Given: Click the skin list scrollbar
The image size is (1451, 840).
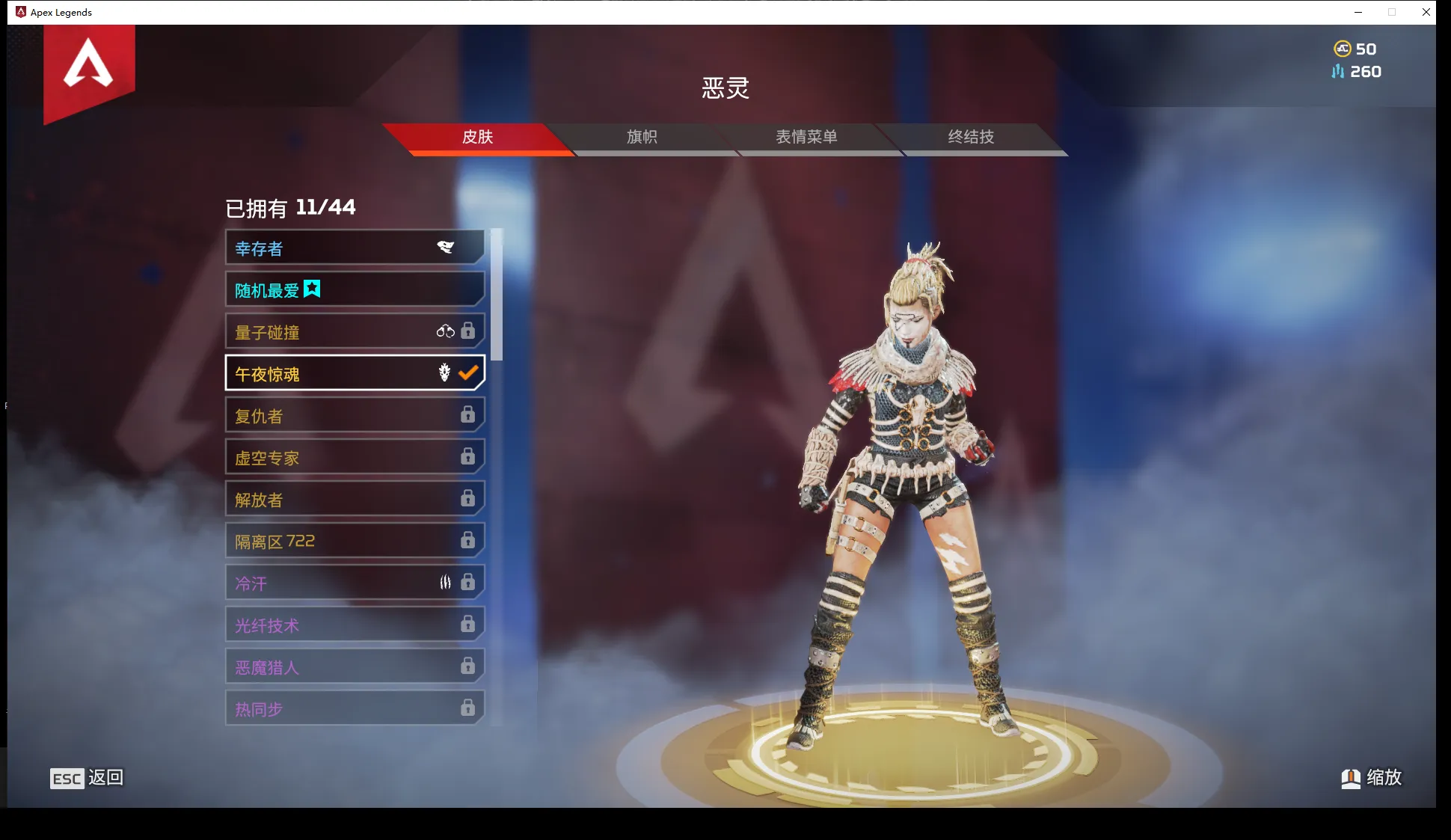Looking at the screenshot, I should point(497,295).
